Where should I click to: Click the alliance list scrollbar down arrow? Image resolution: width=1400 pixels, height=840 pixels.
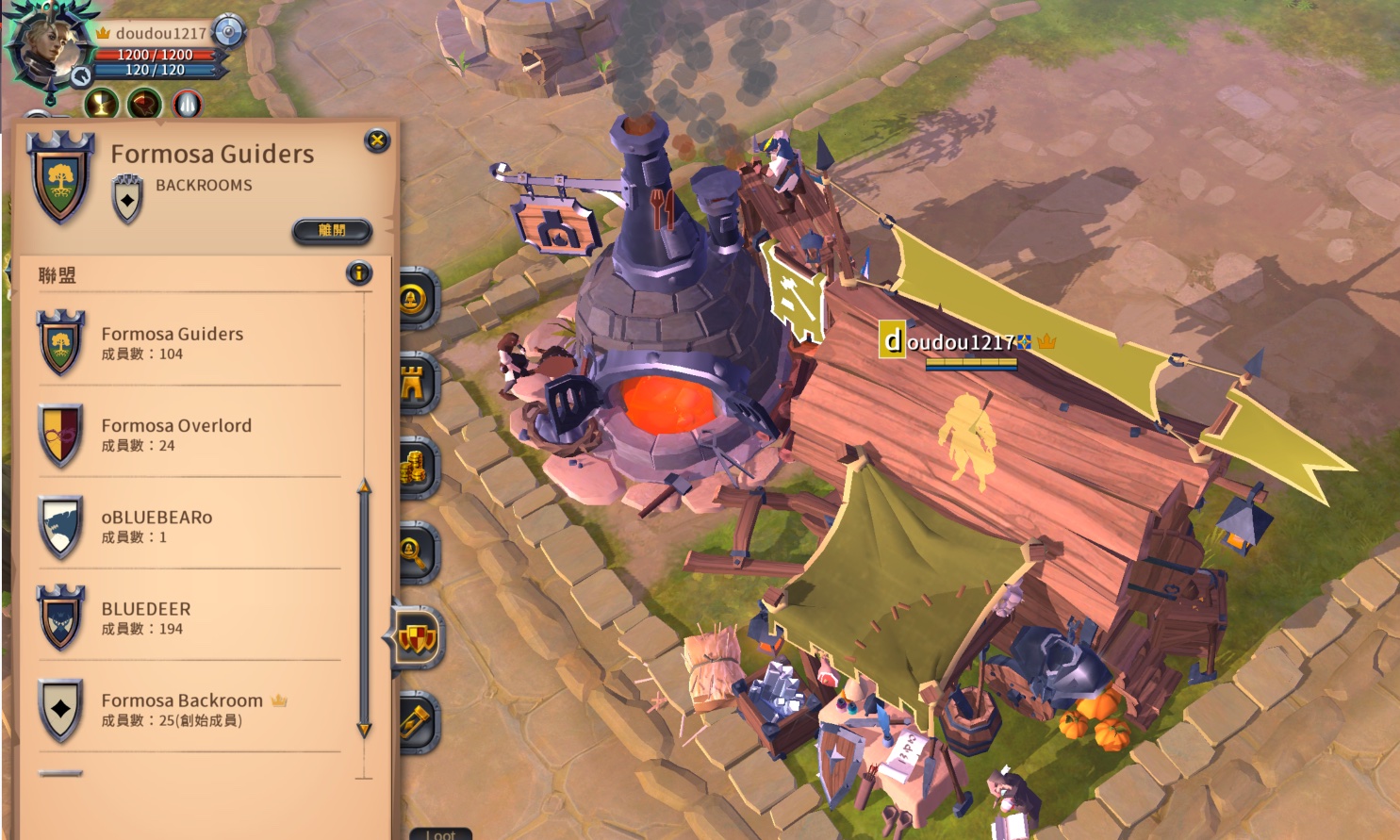pos(364,730)
